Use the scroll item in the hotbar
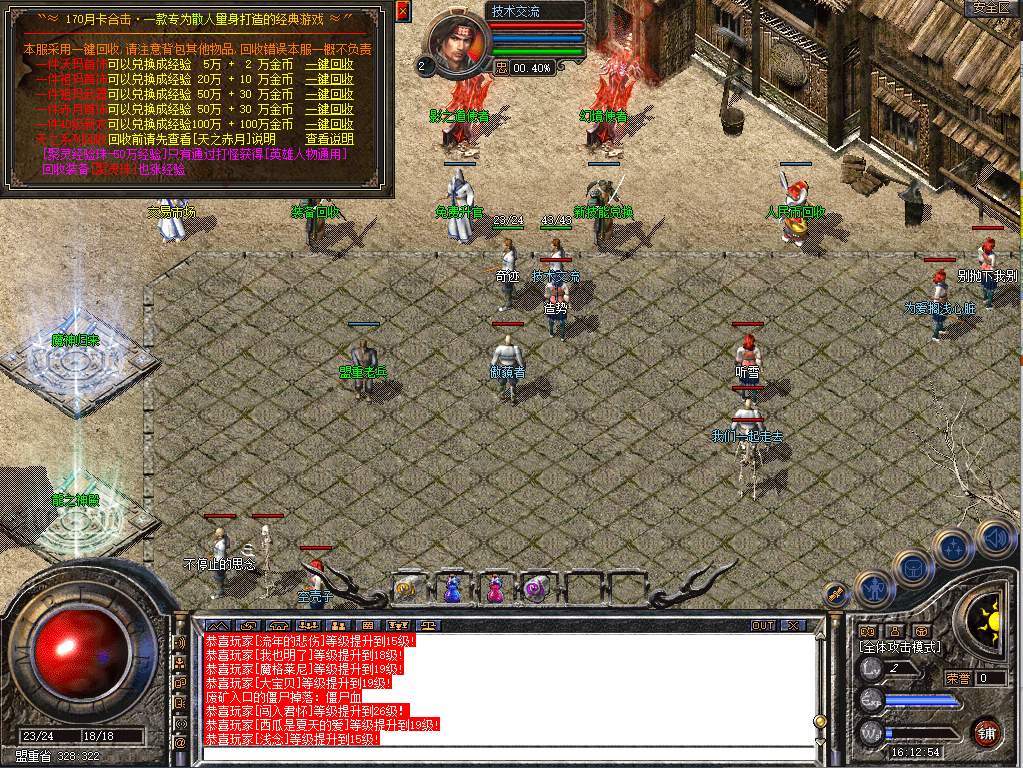This screenshot has width=1023, height=768. click(x=407, y=588)
